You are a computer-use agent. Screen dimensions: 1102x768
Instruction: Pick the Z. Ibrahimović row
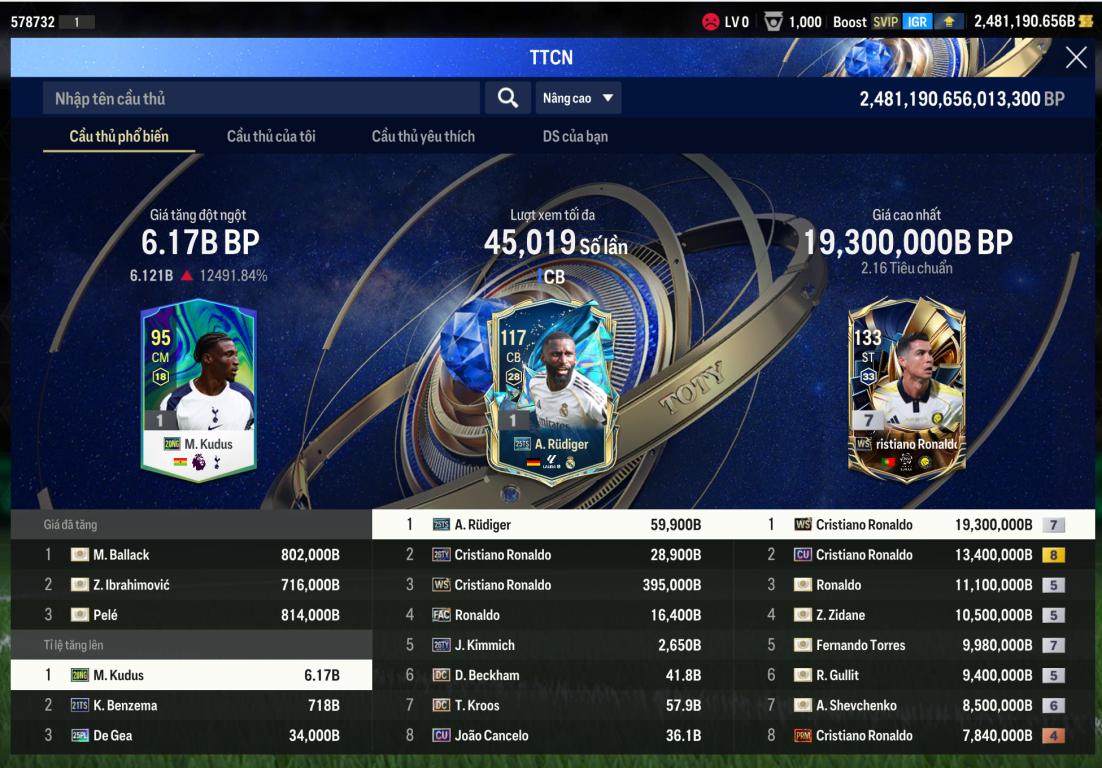click(191, 585)
